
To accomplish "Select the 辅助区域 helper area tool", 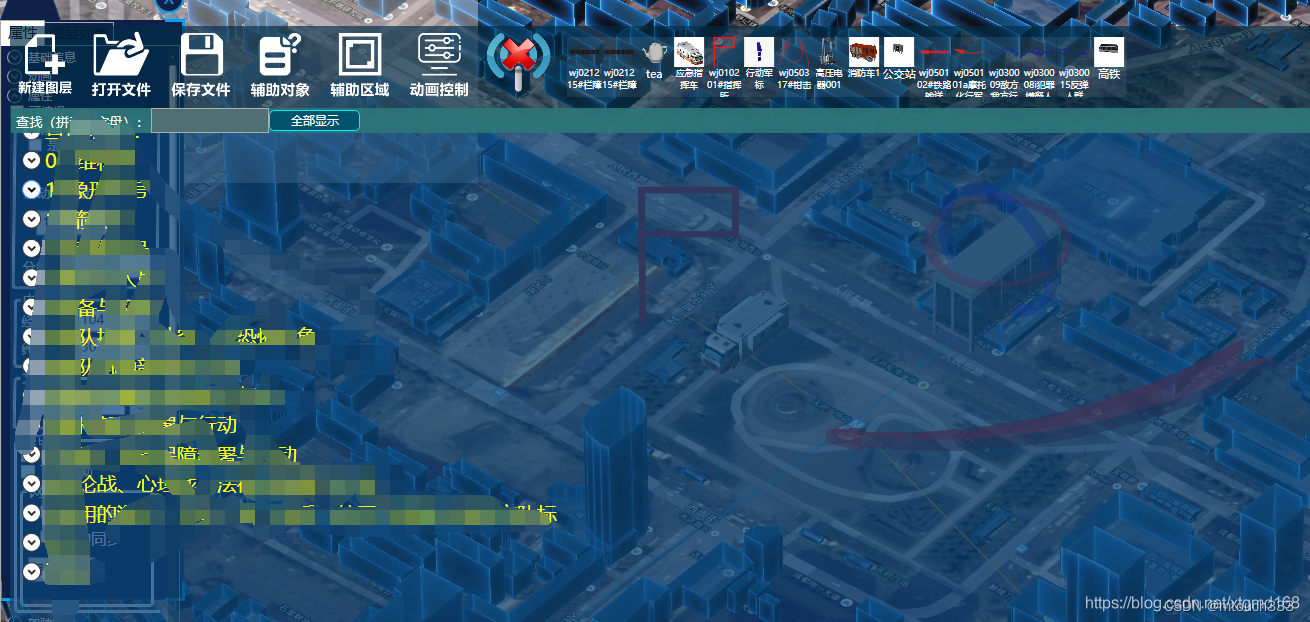I will (x=360, y=63).
